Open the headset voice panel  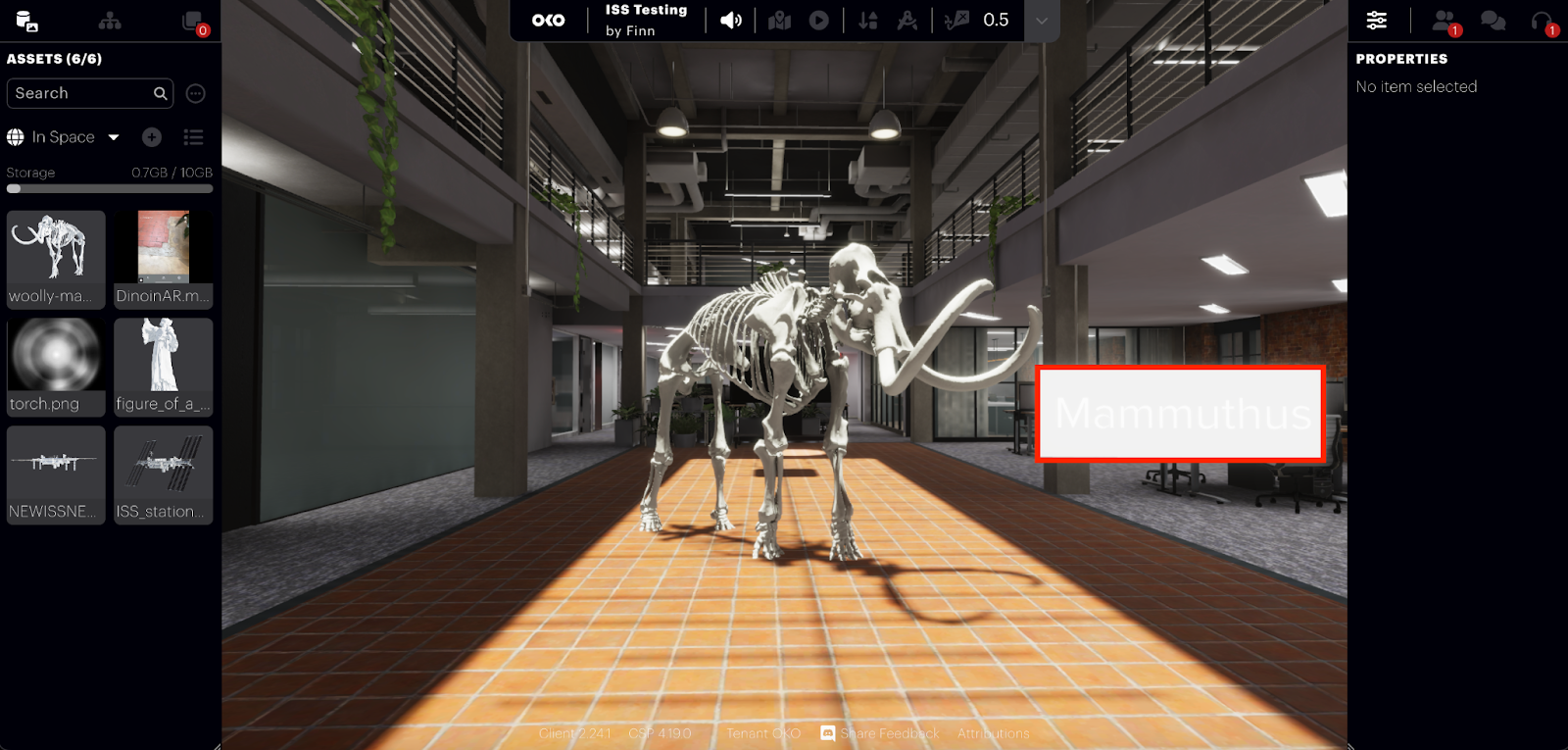point(1542,21)
